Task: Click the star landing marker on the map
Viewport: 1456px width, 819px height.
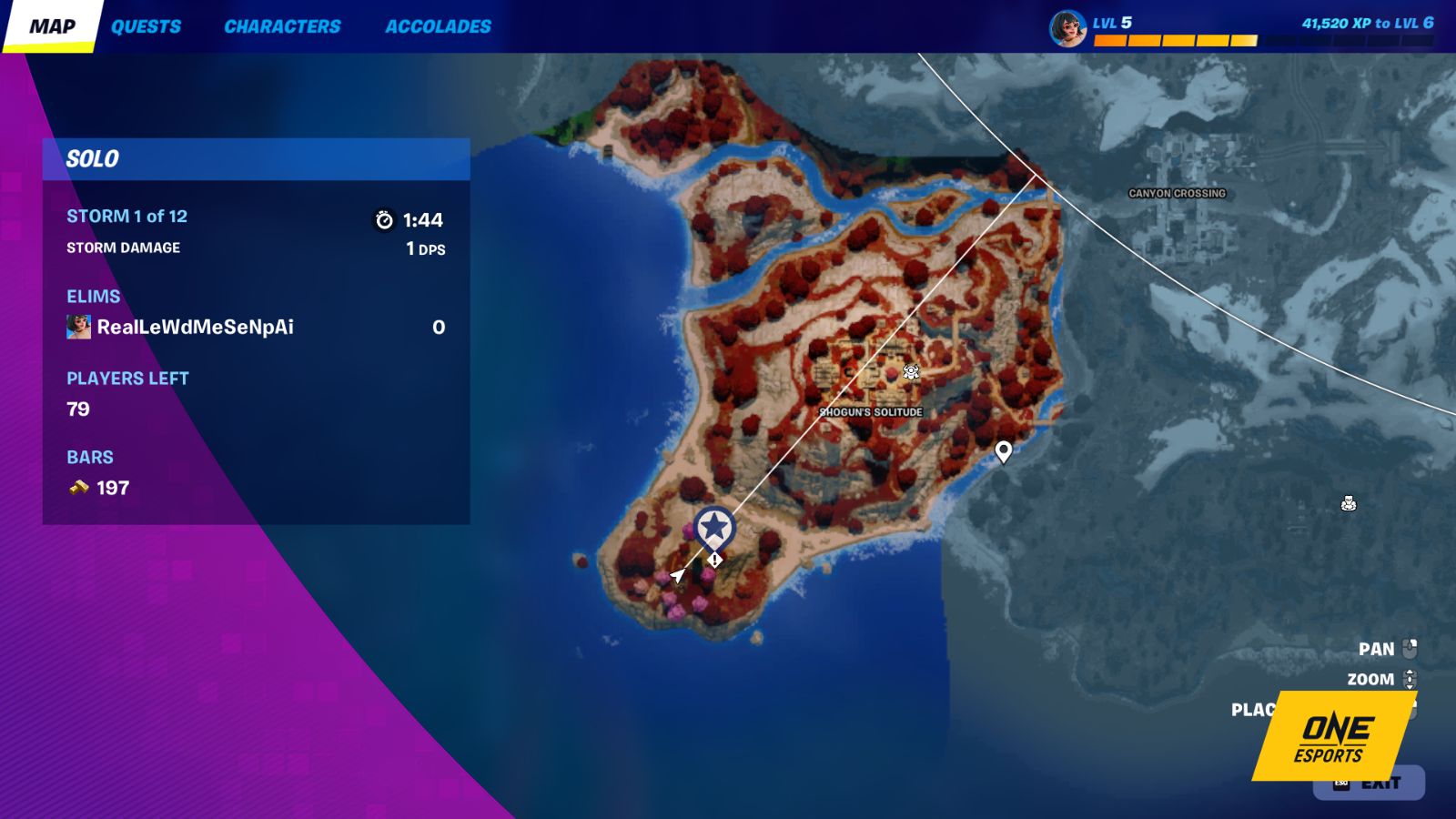Action: pyautogui.click(x=714, y=526)
